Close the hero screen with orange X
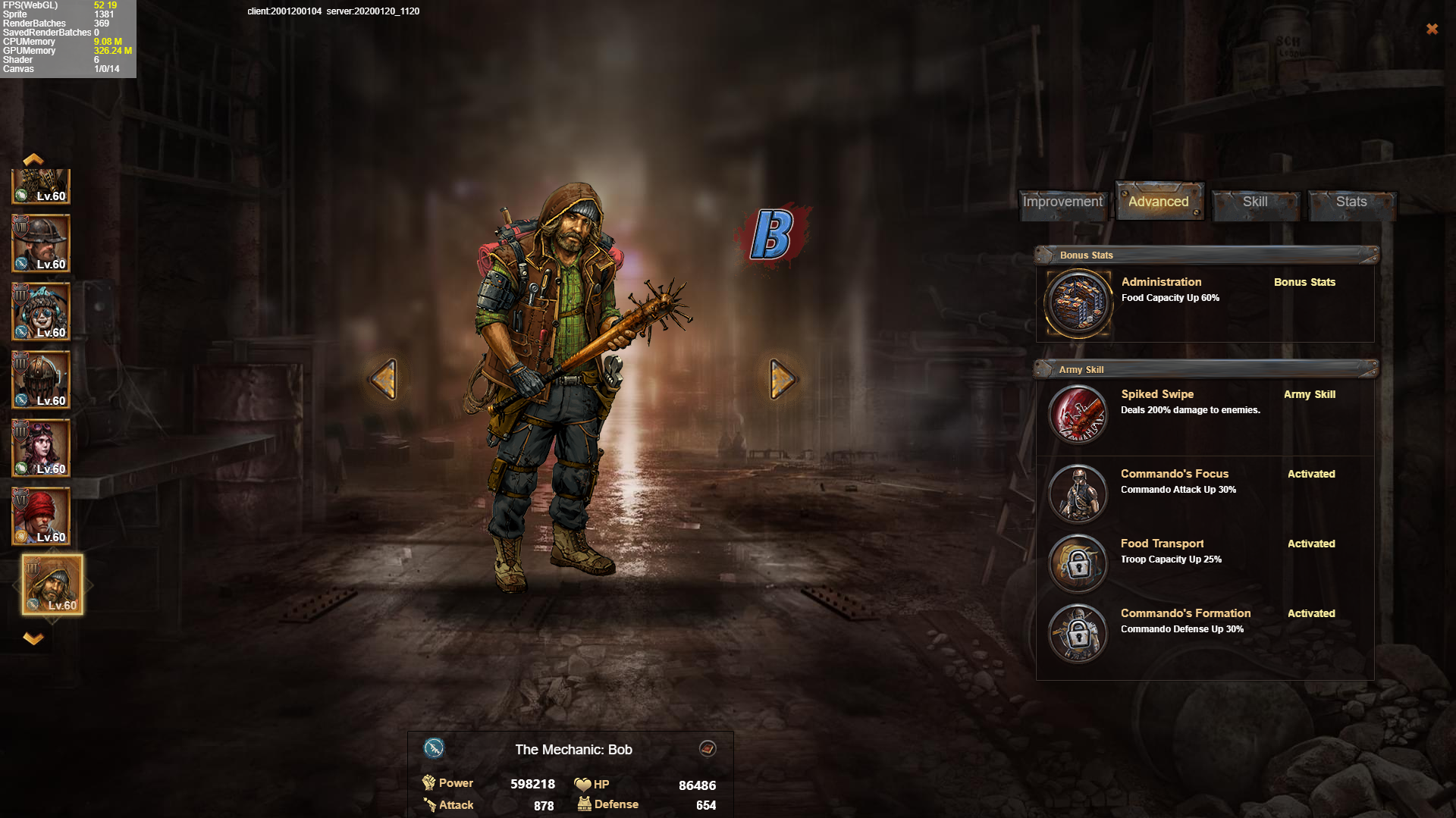This screenshot has width=1456, height=818. click(x=1432, y=29)
